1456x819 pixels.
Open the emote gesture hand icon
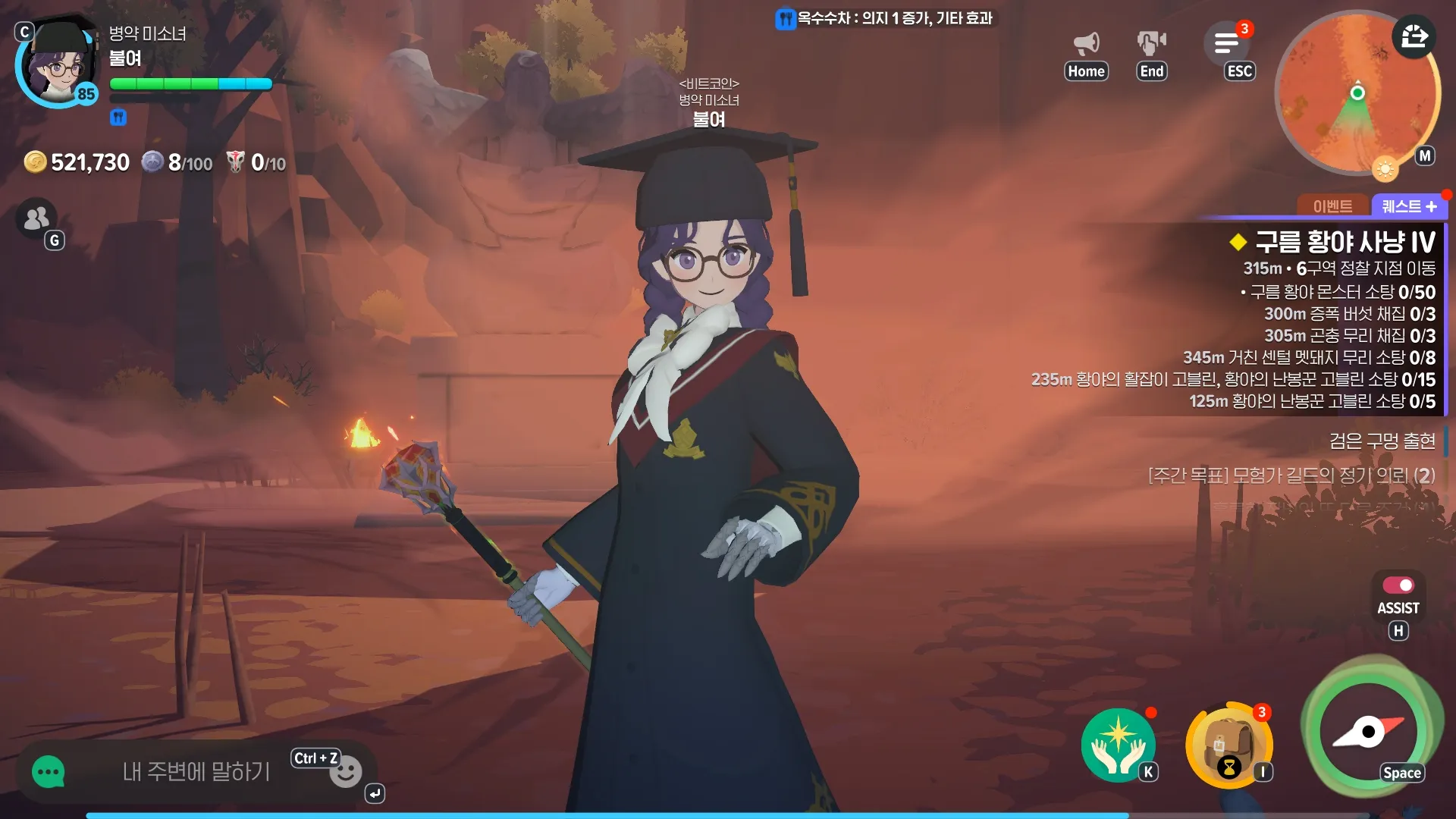[x=1151, y=43]
